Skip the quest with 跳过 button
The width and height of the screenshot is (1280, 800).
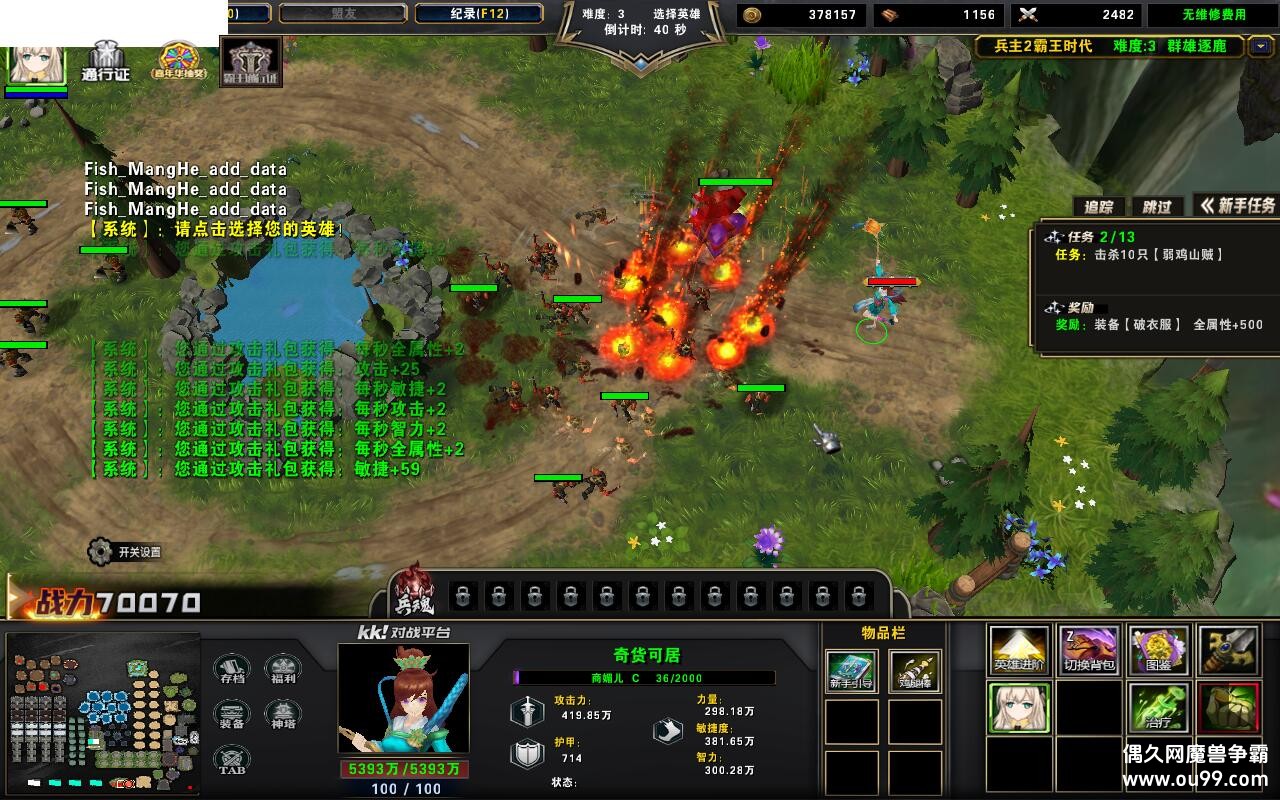1157,206
